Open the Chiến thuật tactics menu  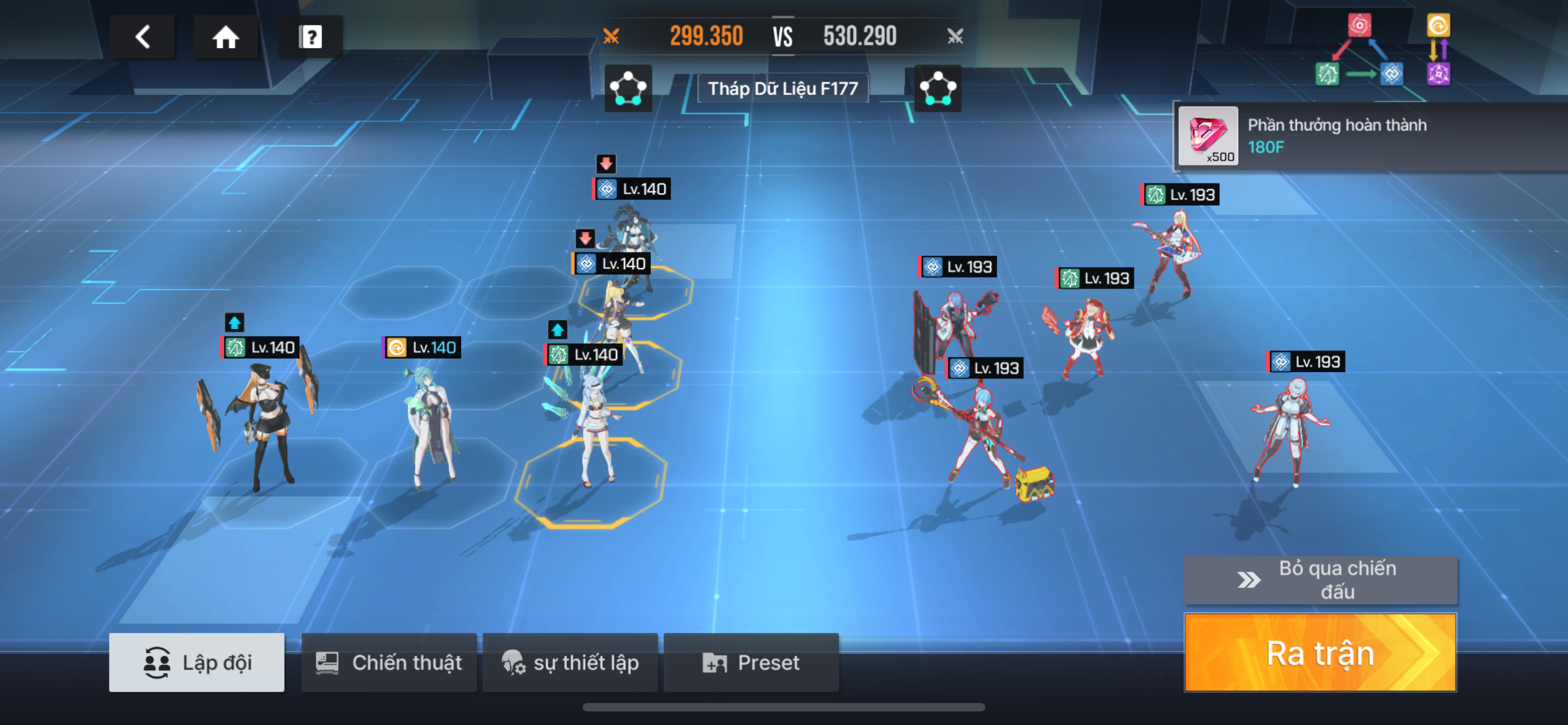point(389,662)
